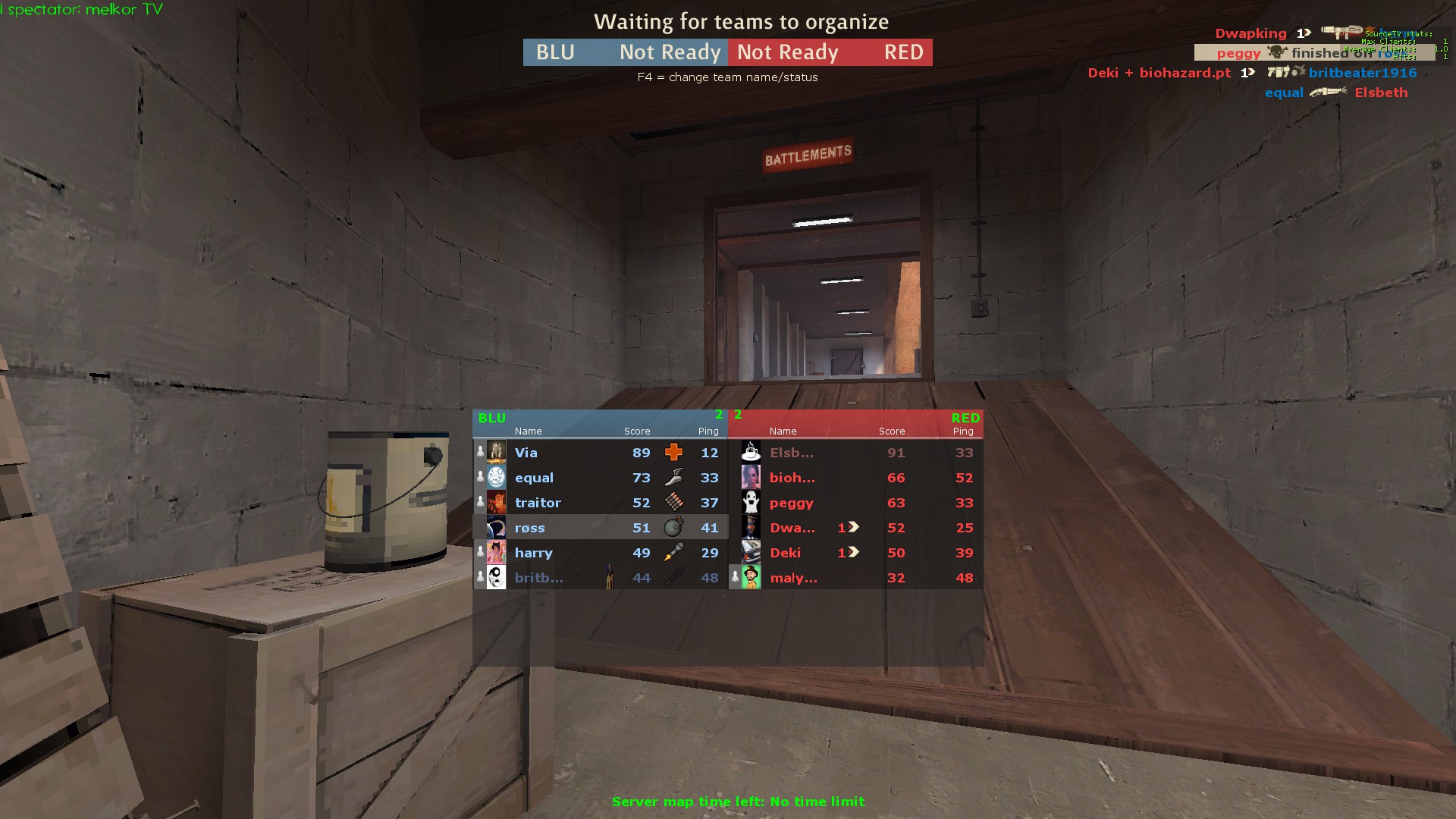Choose Deki's scoreboard row
The height and width of the screenshot is (819, 1456).
point(855,553)
